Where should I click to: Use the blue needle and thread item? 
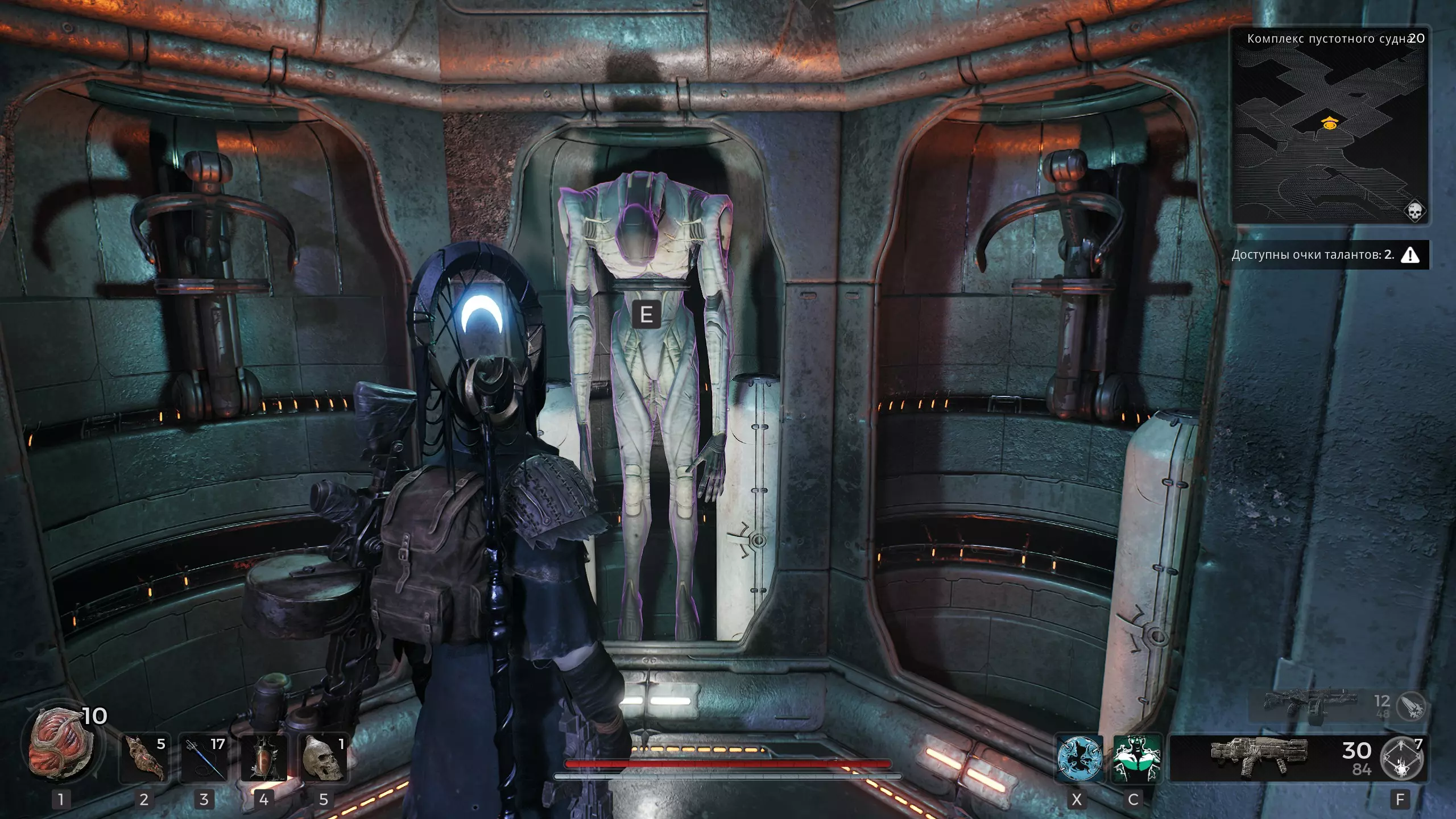coord(204,758)
